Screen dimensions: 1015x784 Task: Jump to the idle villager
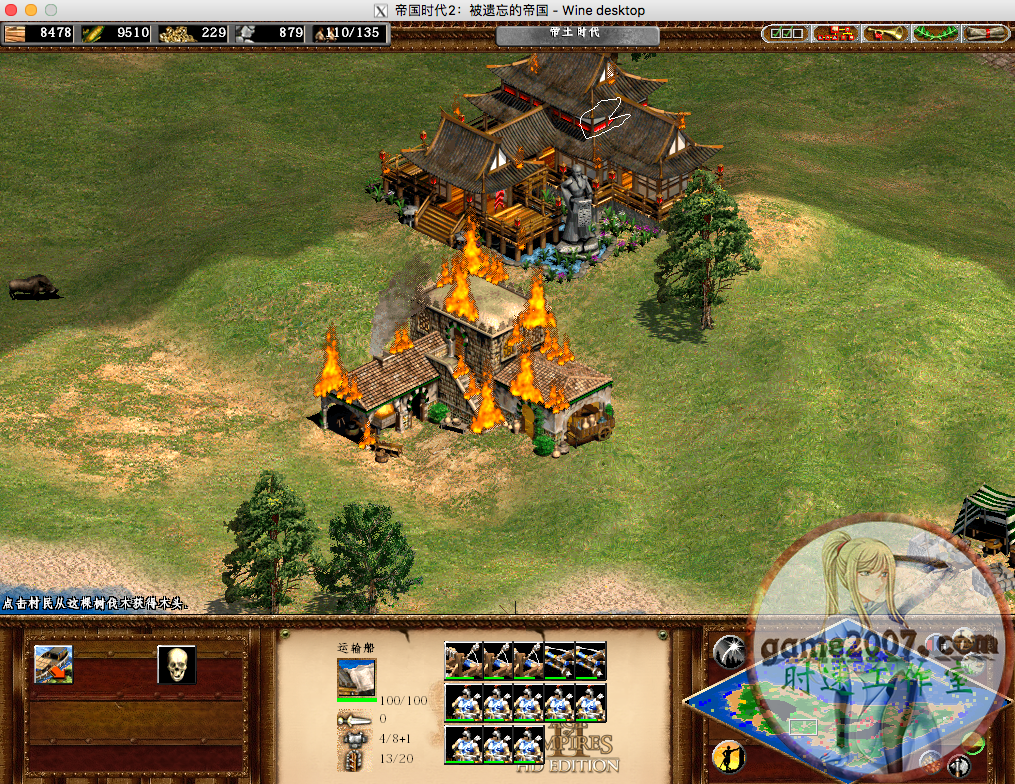click(728, 756)
